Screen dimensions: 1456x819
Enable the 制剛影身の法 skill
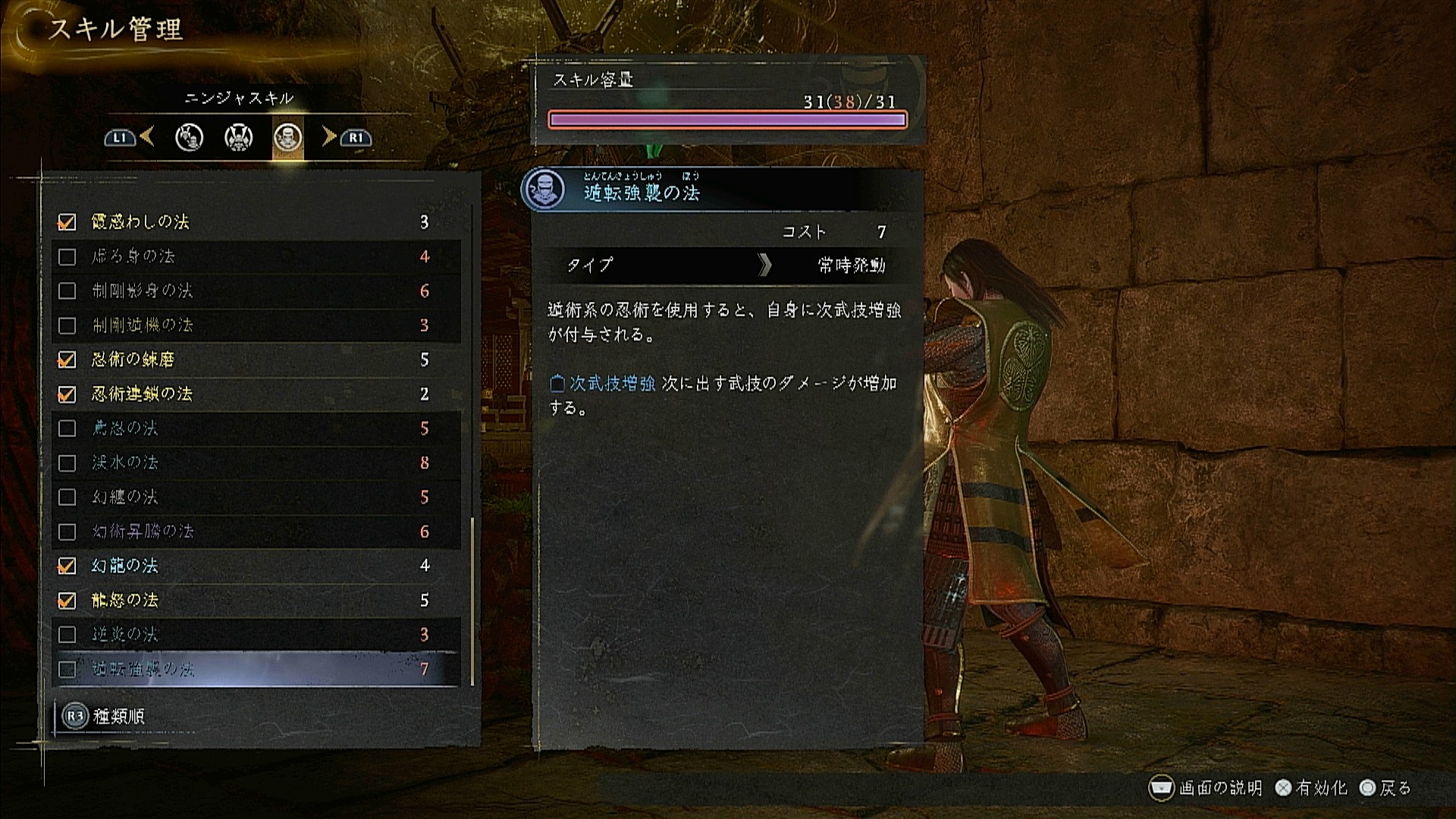pyautogui.click(x=67, y=290)
